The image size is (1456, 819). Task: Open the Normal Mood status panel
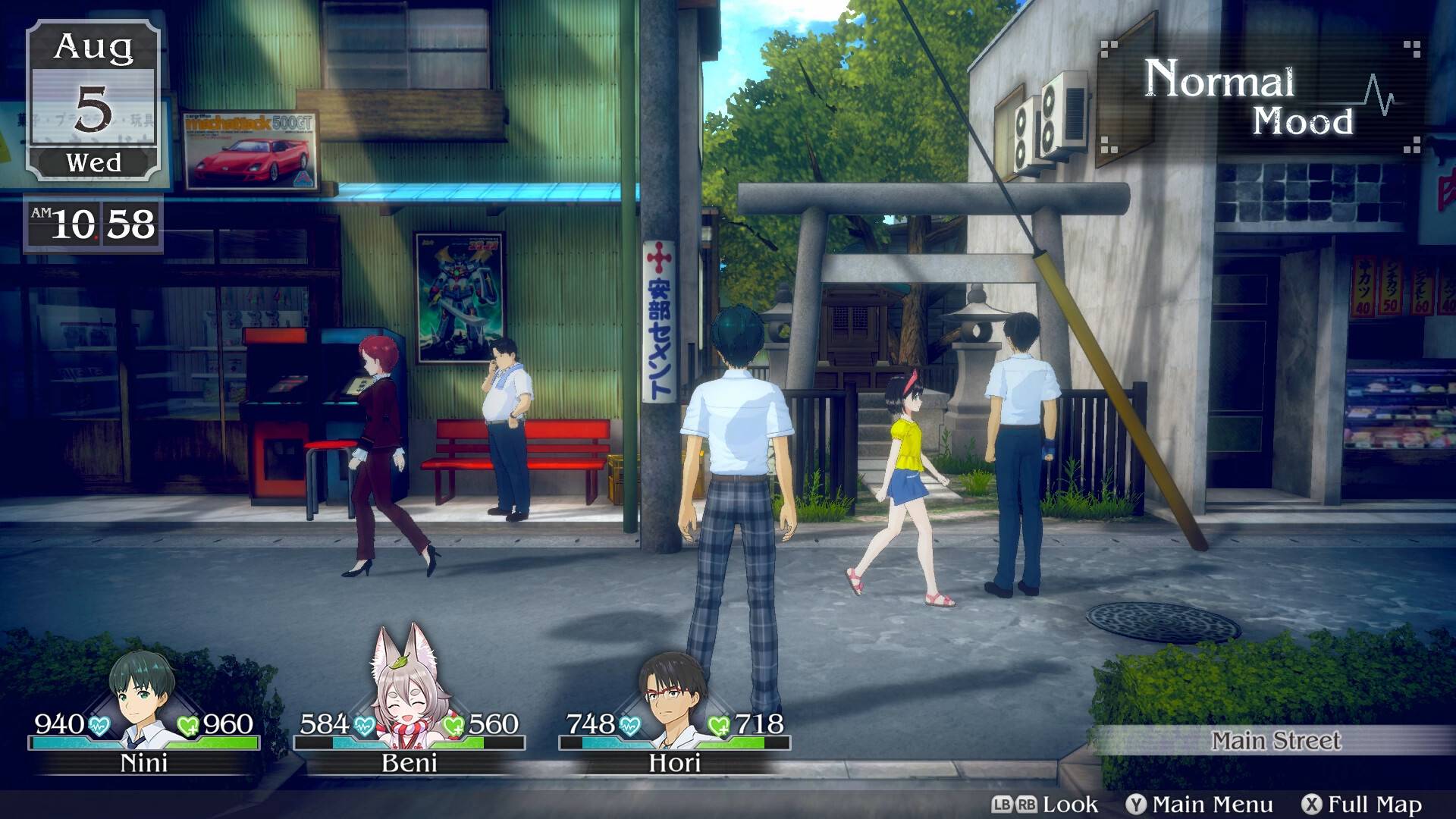click(x=1259, y=99)
